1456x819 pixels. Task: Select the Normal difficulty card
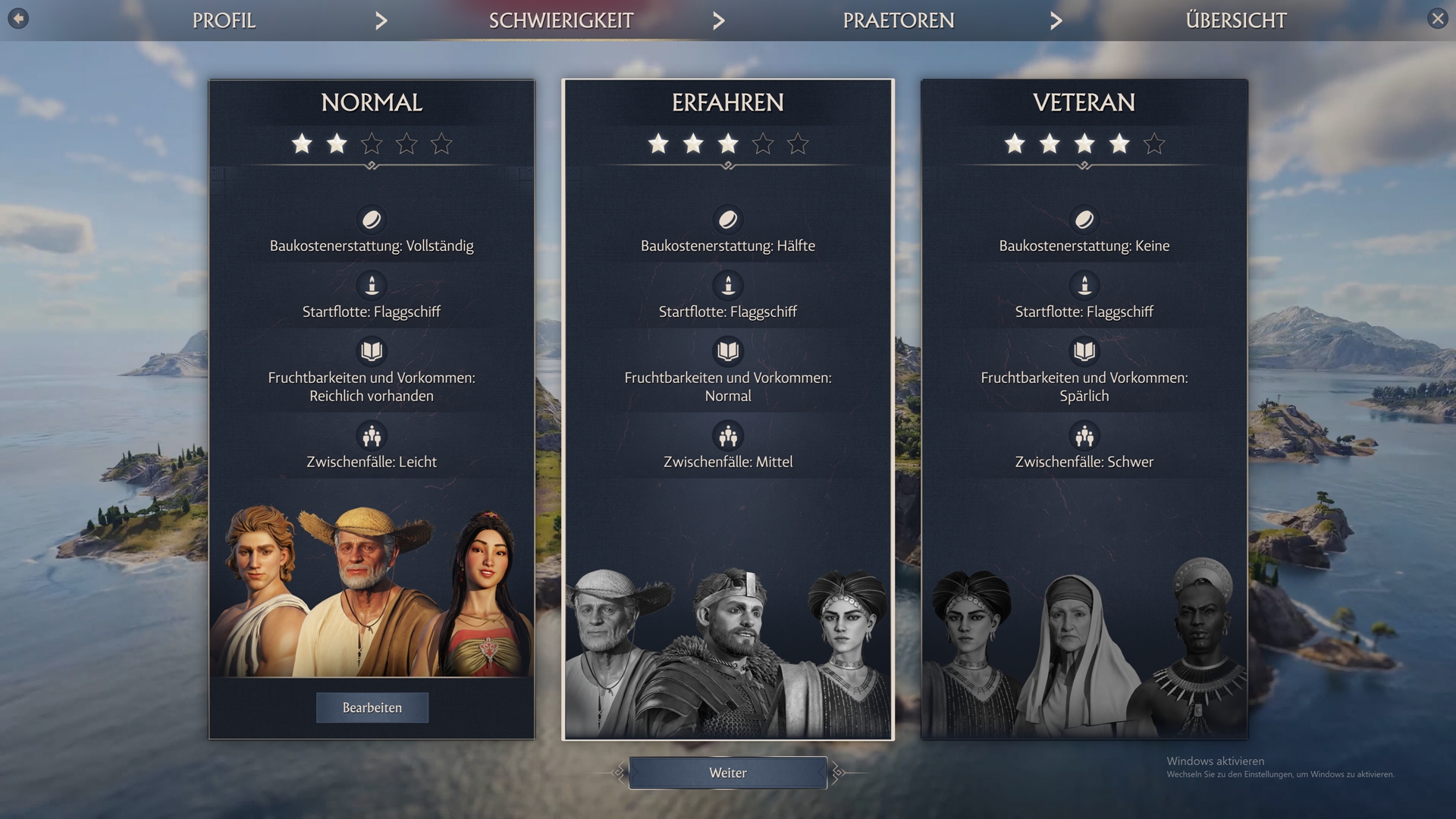(372, 341)
